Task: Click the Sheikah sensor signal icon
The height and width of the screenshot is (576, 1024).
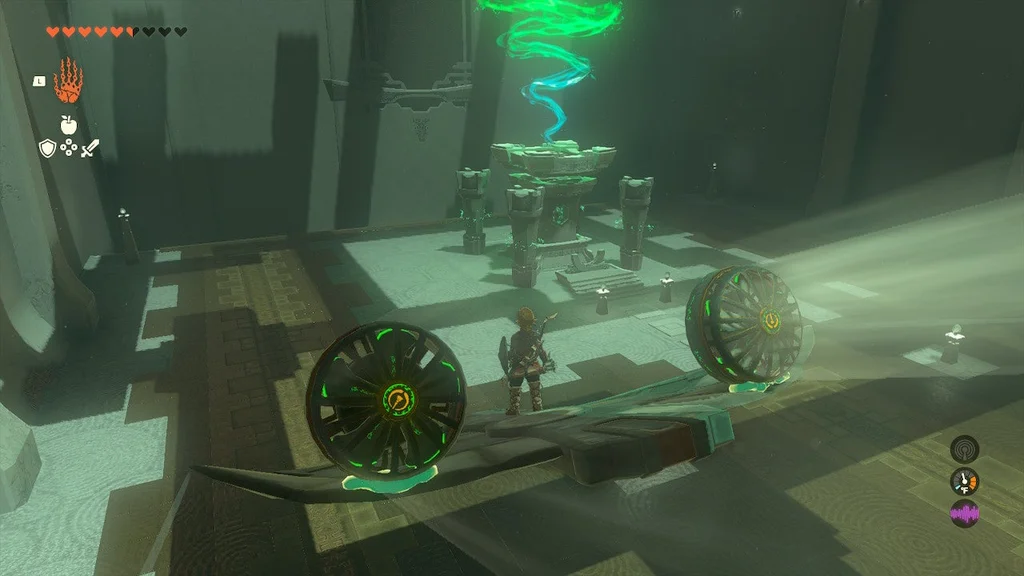Action: (x=964, y=449)
